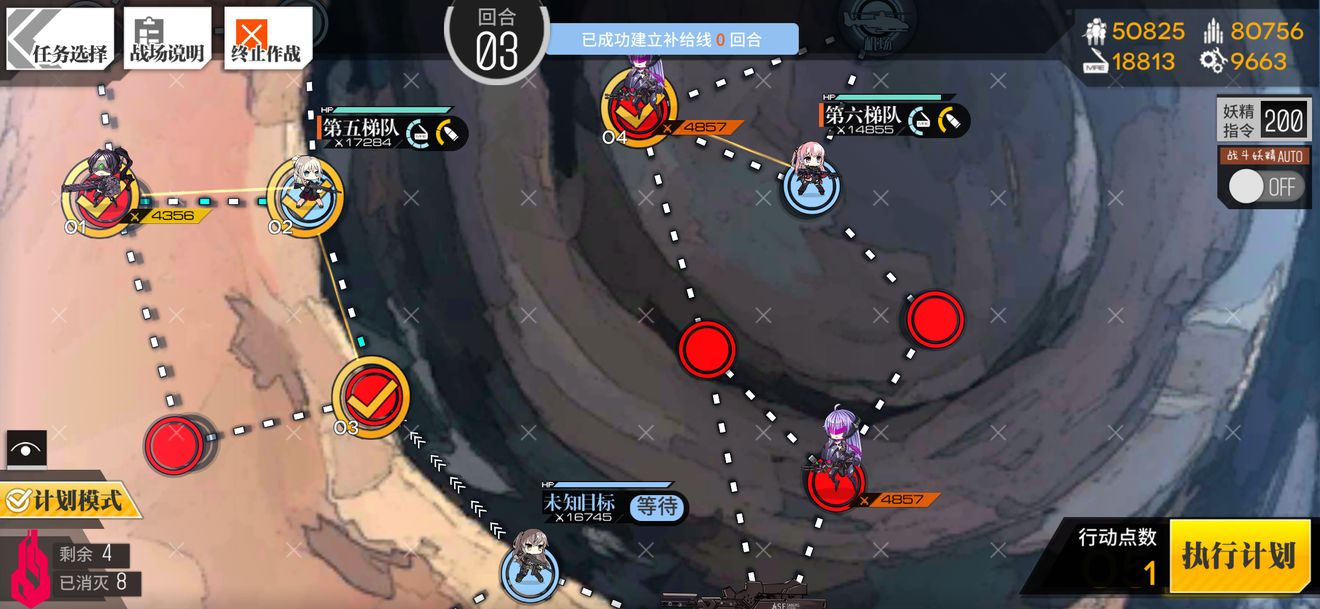Select 第五梯队 unit on node 02
This screenshot has height=609, width=1320.
point(304,192)
